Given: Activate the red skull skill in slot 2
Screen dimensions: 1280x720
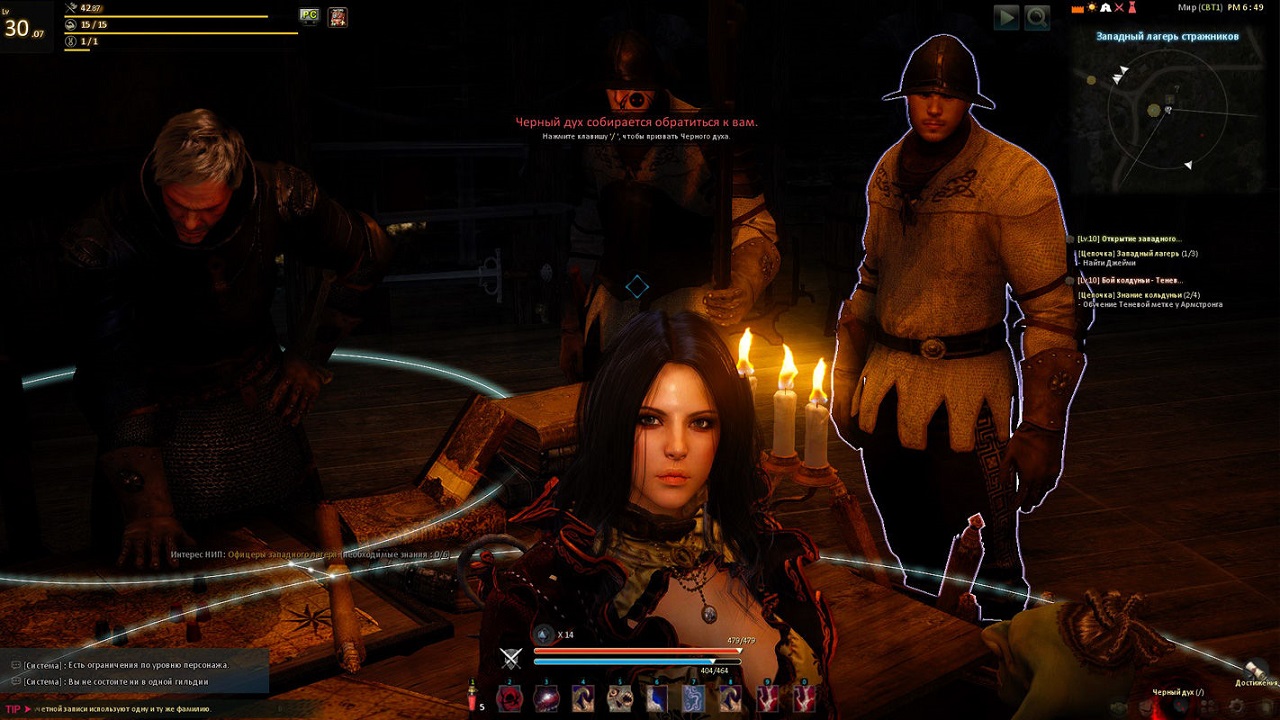Looking at the screenshot, I should [x=510, y=699].
